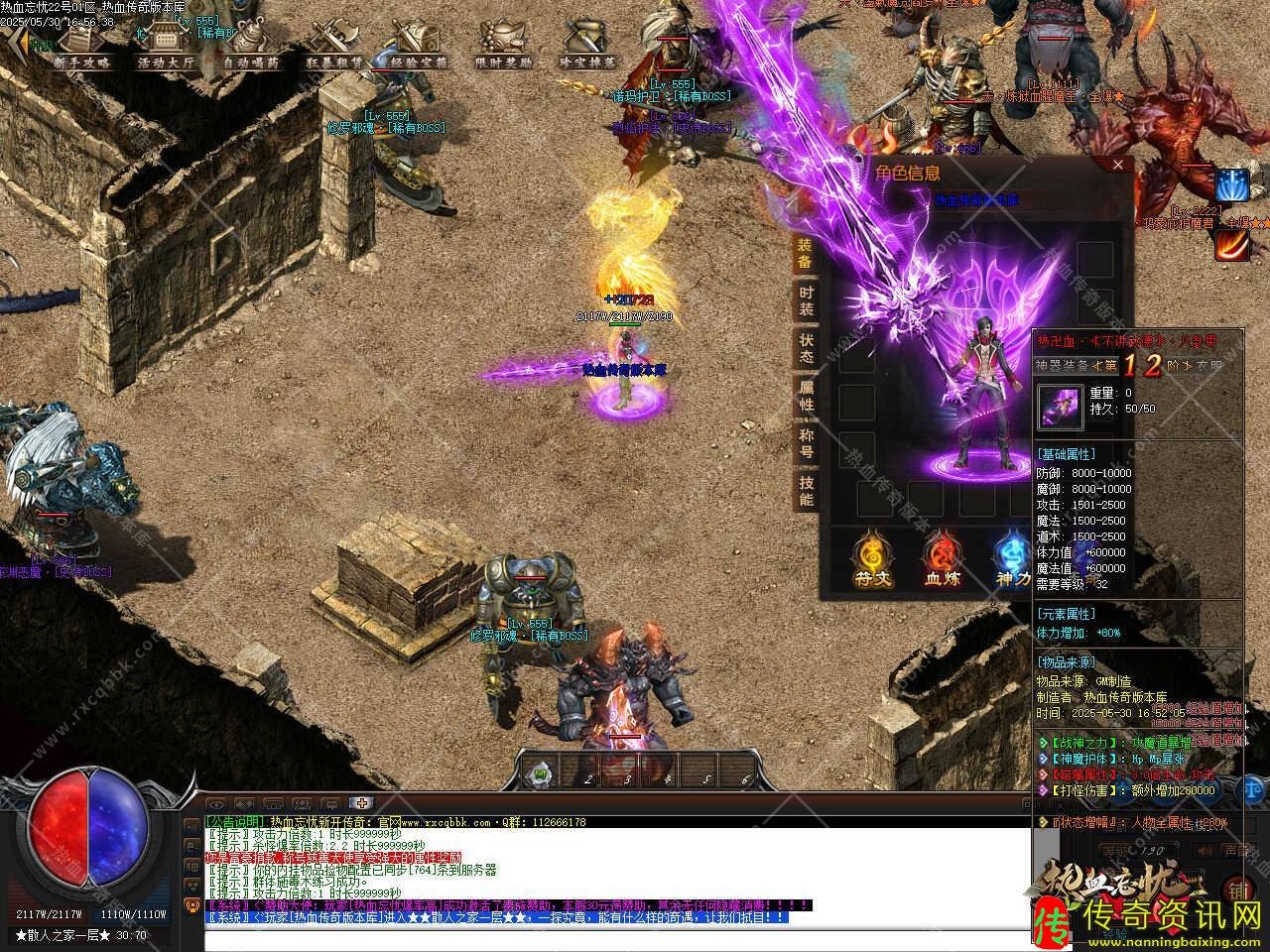
Task: Open the 符文 rune button
Action: pyautogui.click(x=870, y=560)
